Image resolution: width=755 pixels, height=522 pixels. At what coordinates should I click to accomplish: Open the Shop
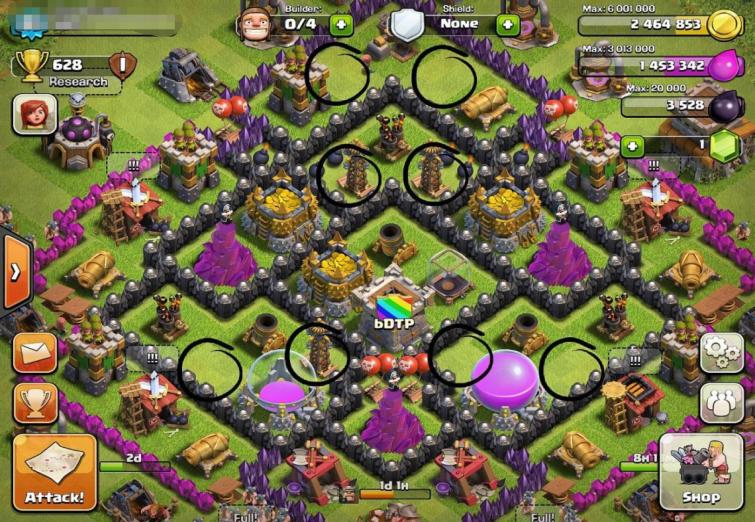tap(699, 470)
